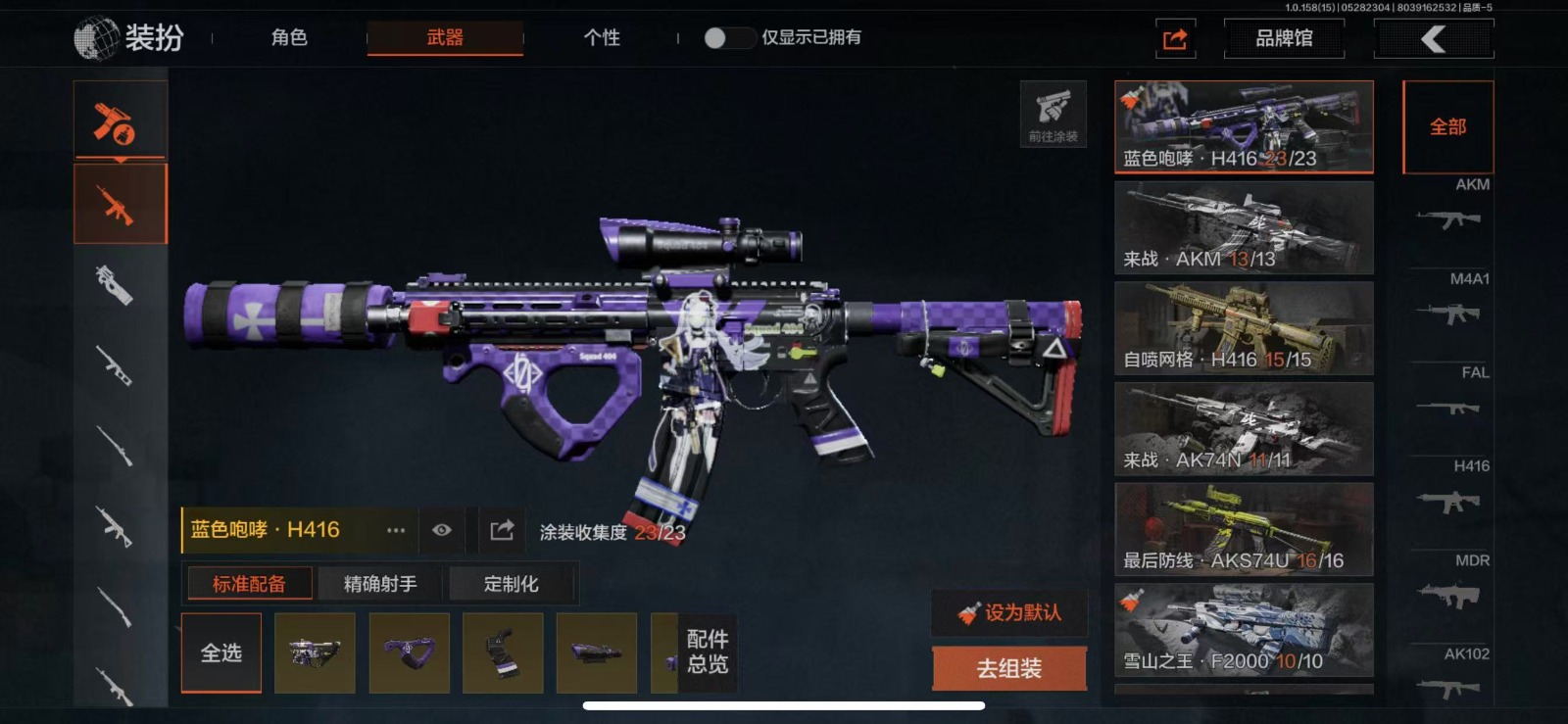Viewport: 1568px width, 724px height.
Task: Filter skins by MDR weapon
Action: 1449,583
